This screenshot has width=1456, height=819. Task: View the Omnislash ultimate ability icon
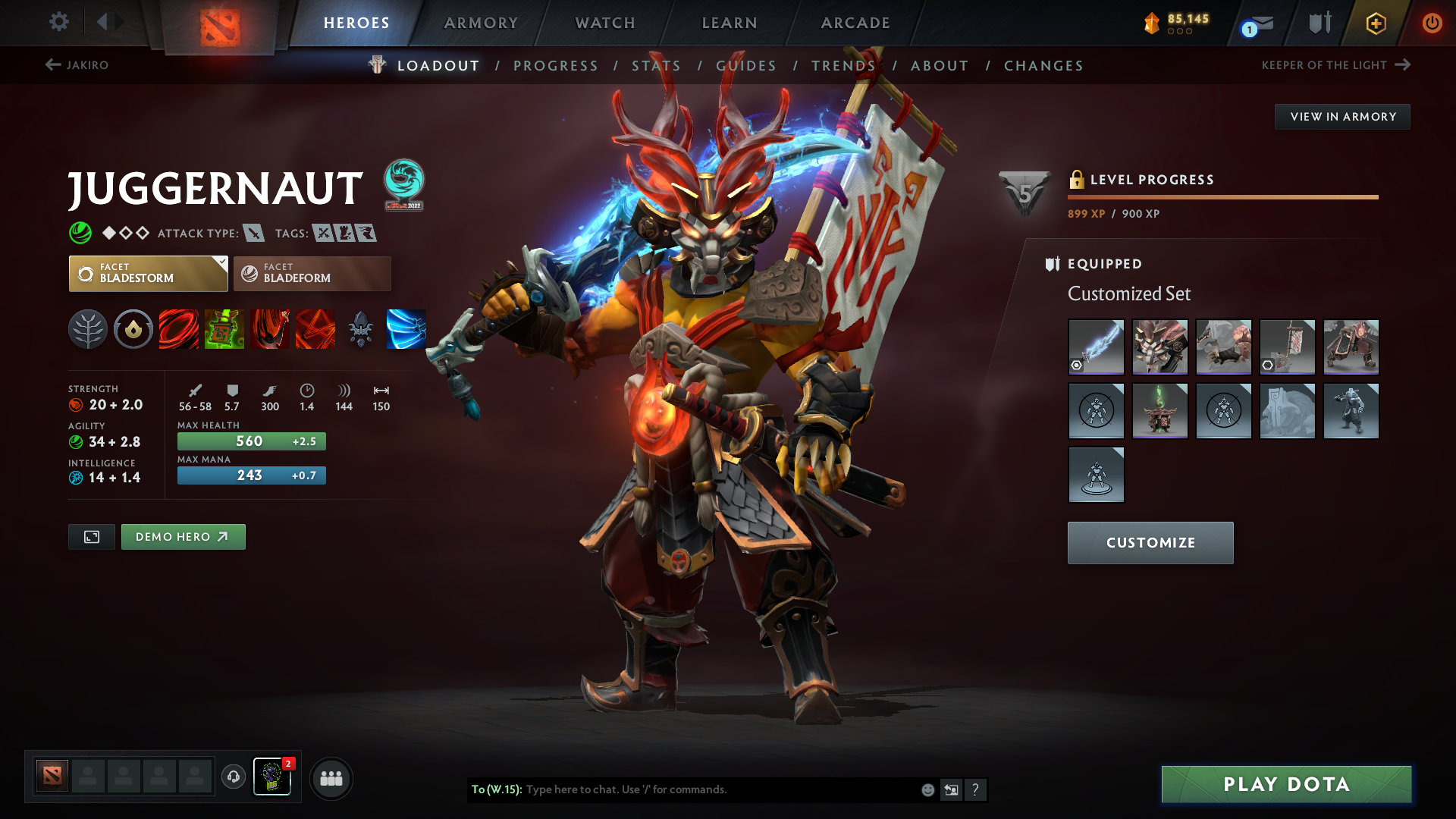pyautogui.click(x=315, y=329)
